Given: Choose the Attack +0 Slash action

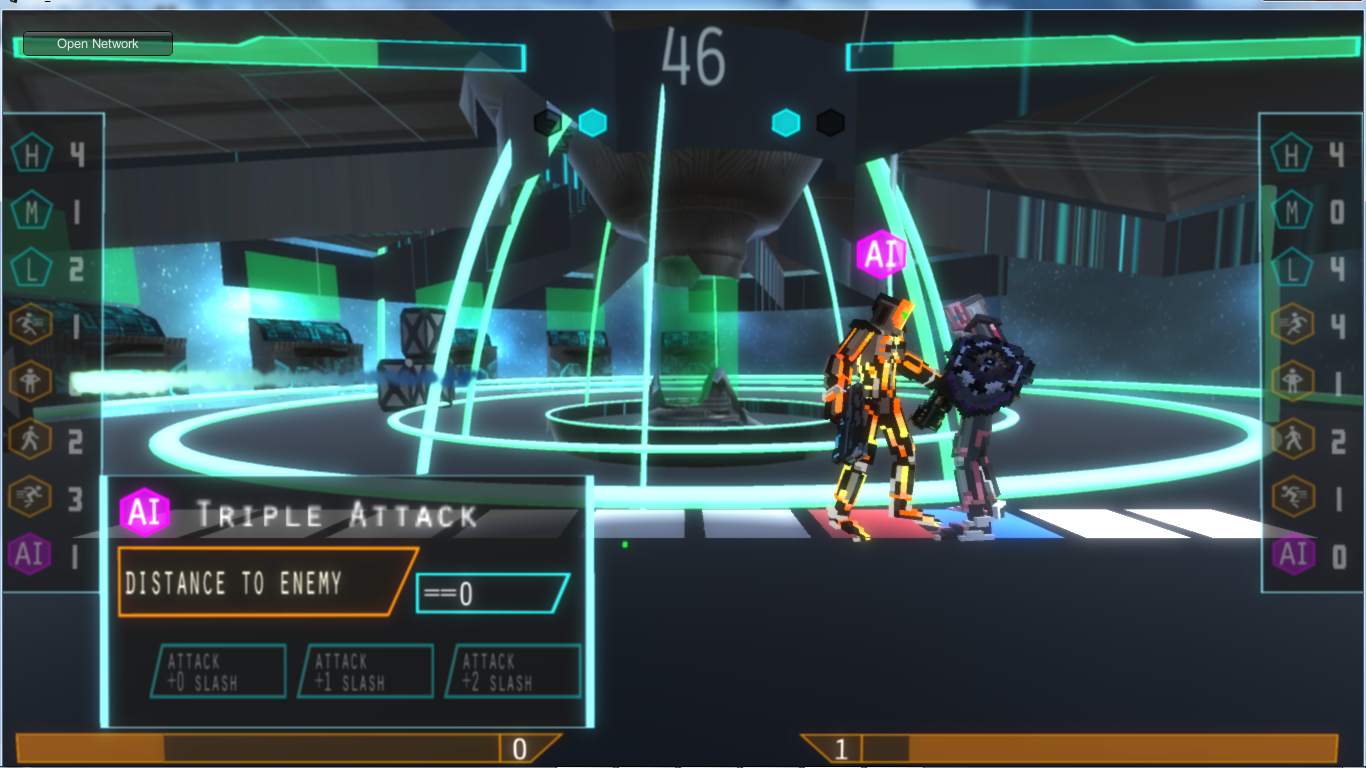Looking at the screenshot, I should [x=218, y=671].
